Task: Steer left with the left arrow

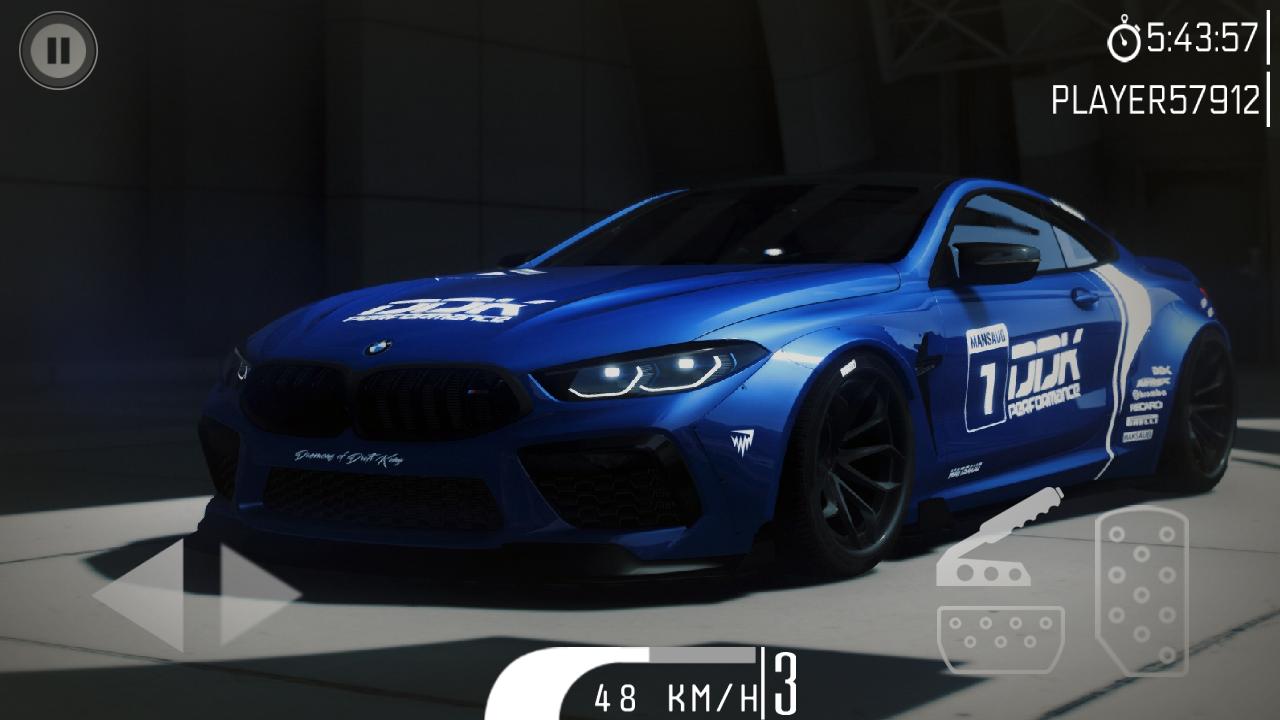Action: click(x=143, y=594)
